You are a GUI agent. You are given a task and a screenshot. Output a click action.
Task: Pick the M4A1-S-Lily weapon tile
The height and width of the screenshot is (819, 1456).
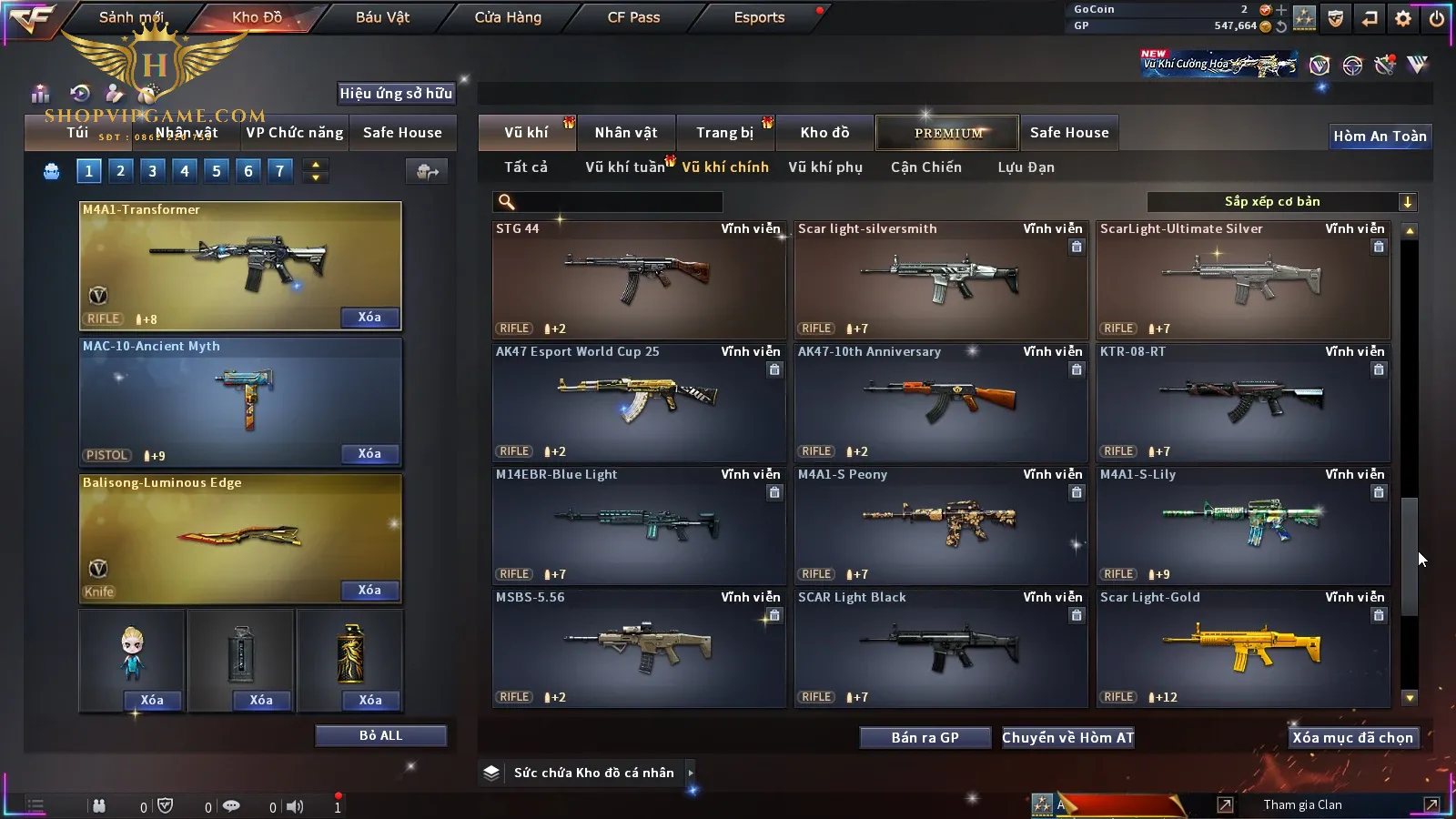pyautogui.click(x=1243, y=524)
